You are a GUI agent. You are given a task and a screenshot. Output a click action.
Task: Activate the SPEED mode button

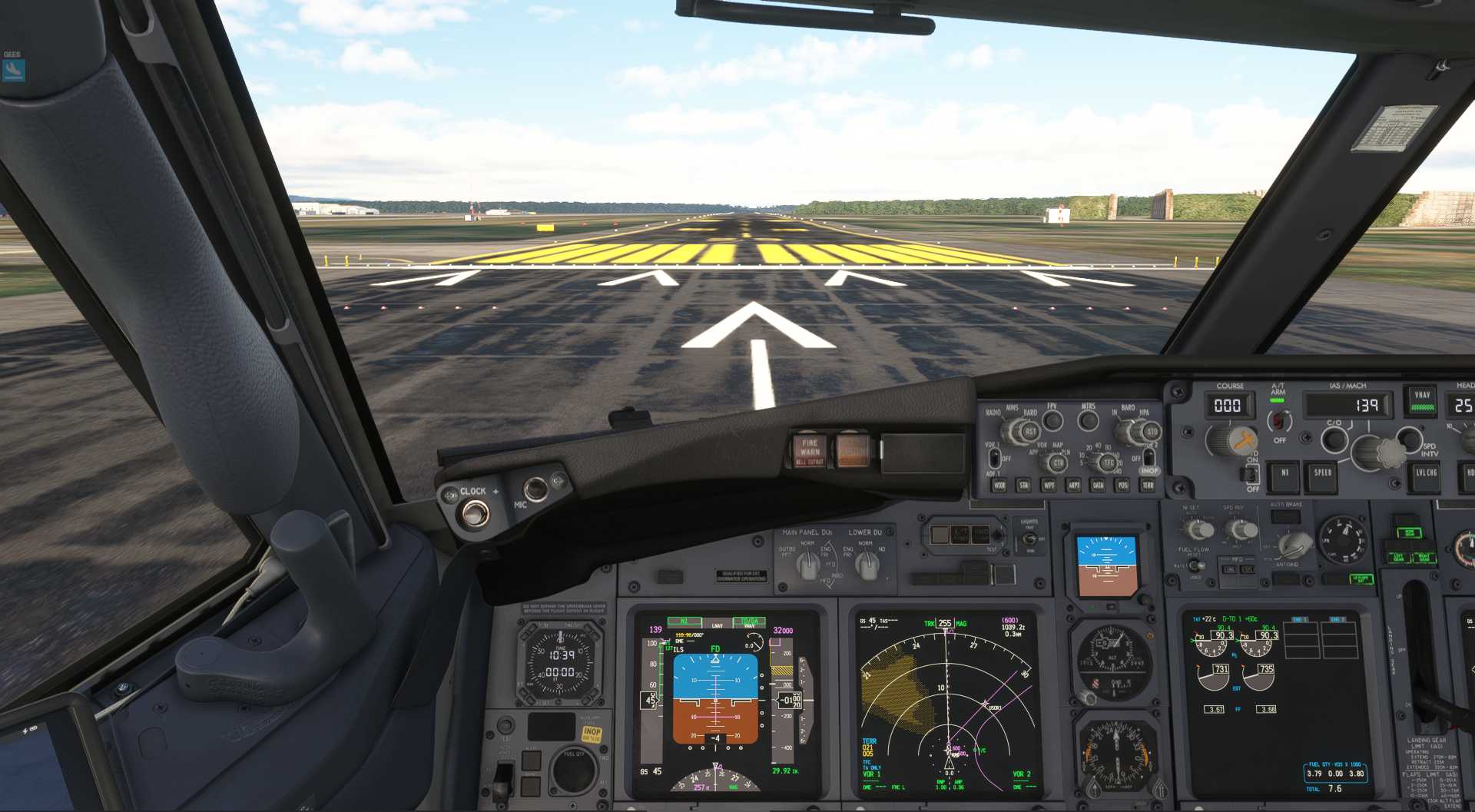[x=1322, y=475]
